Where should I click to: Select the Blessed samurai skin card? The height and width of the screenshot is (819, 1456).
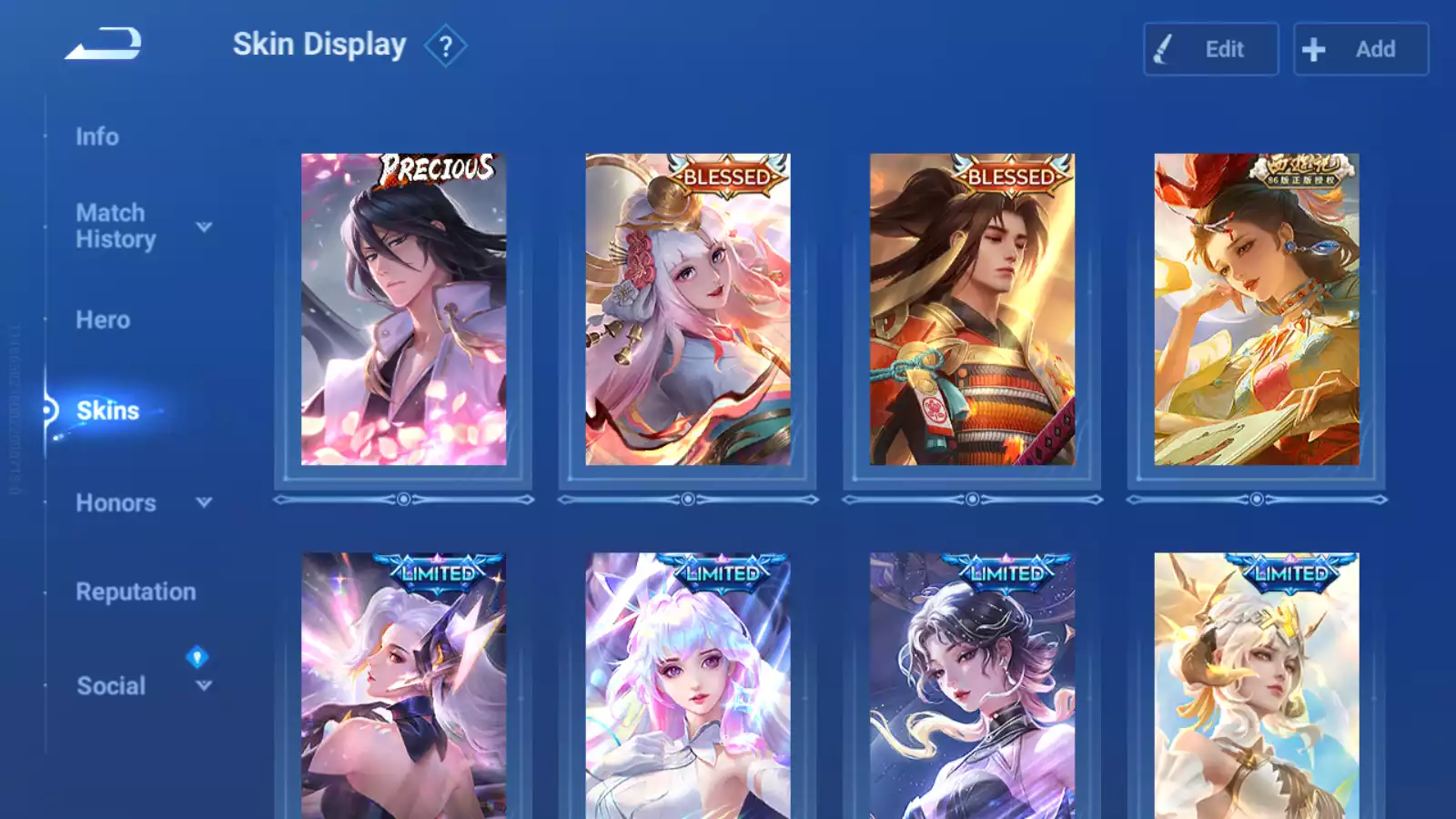(972, 309)
